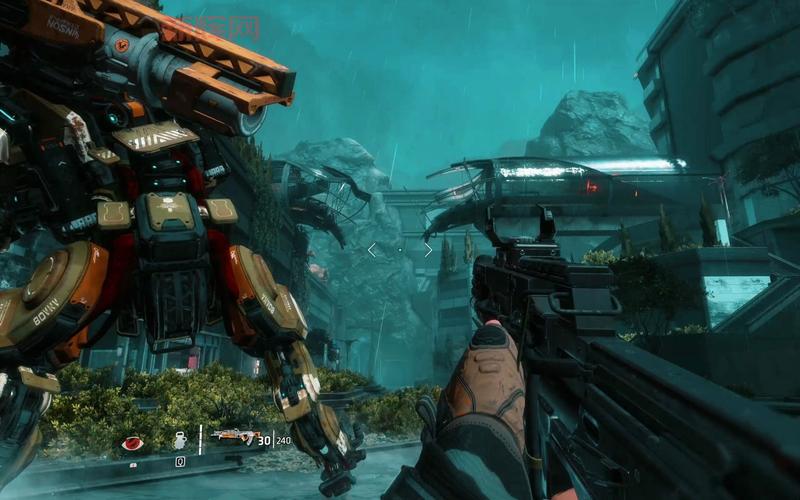Activate the red eye cloak ability icon
Screen dimensions: 800x500
[x=132, y=443]
